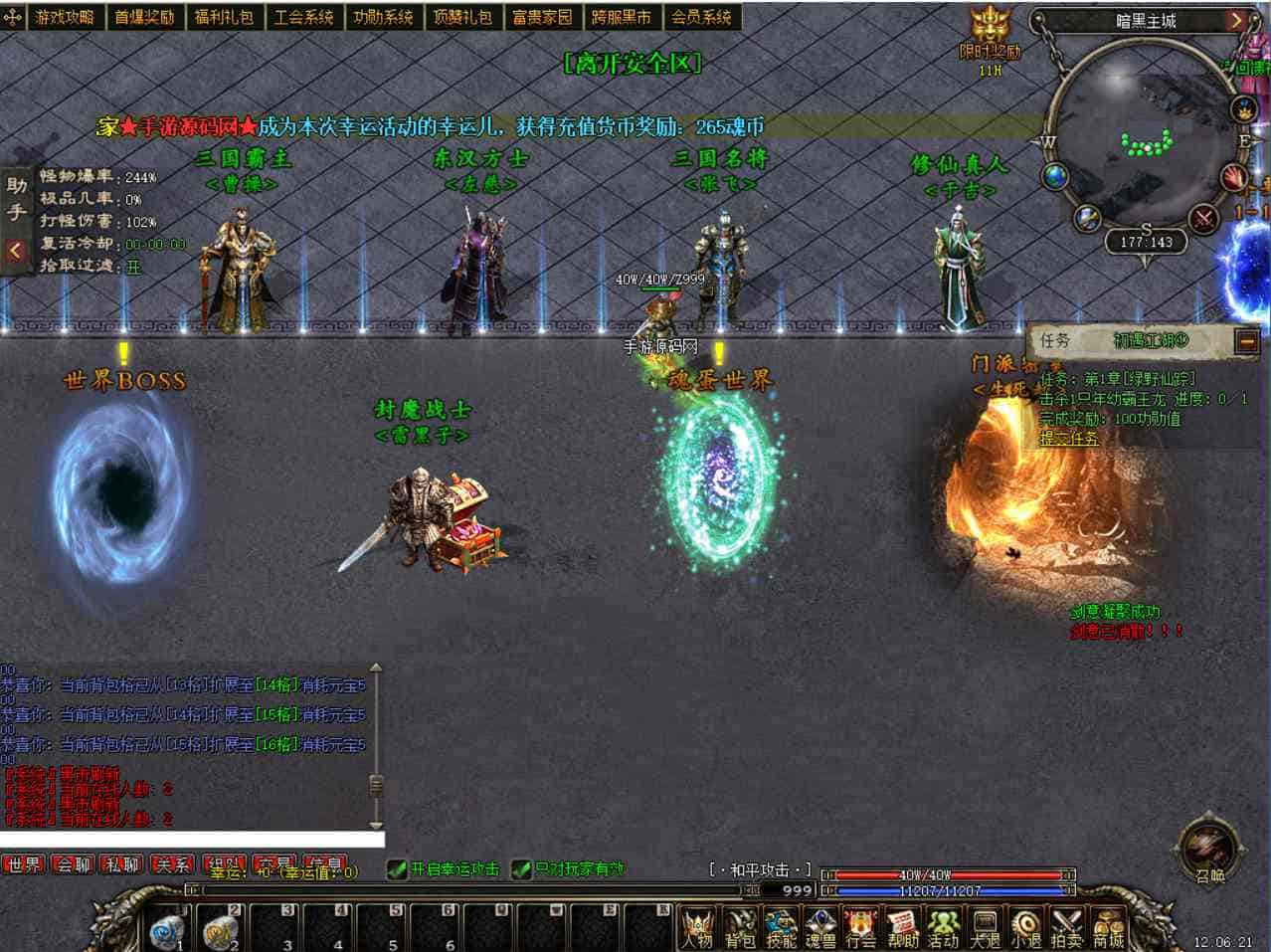The height and width of the screenshot is (952, 1271).
Task: Collapse the 助手 assistant panel arrow
Action: pyautogui.click(x=15, y=251)
